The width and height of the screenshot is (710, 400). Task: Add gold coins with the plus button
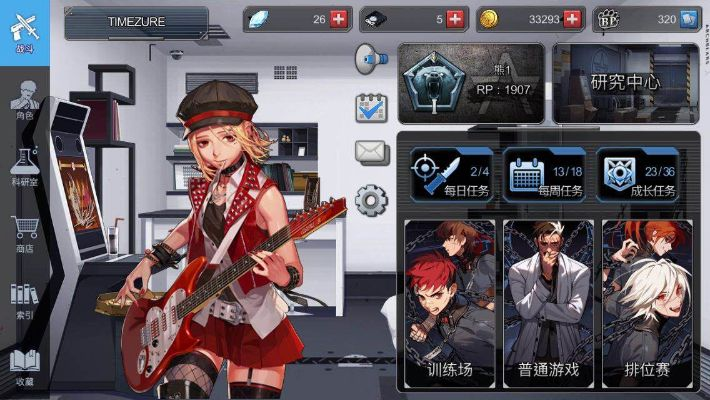point(573,19)
